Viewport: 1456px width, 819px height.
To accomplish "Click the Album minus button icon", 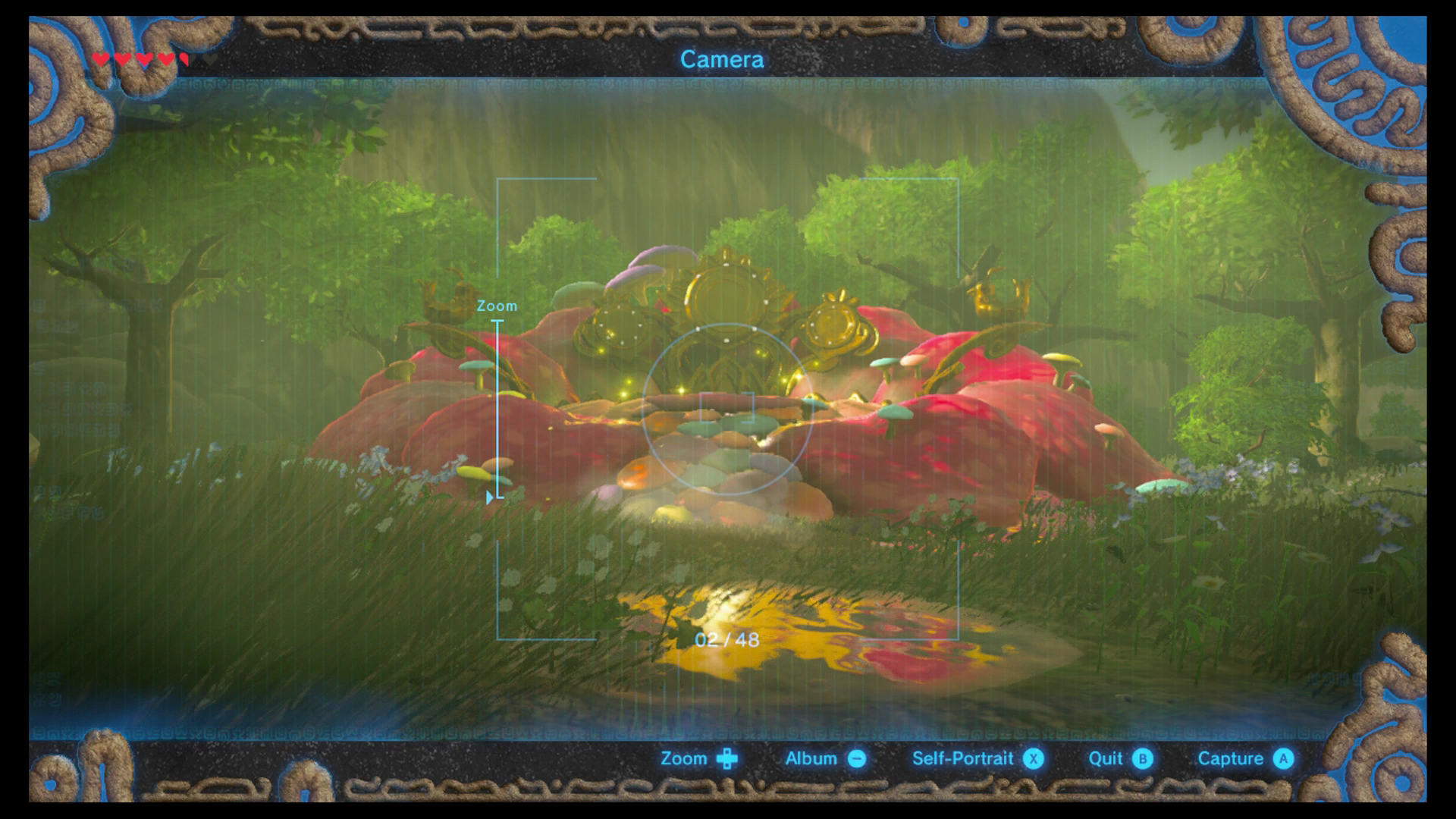I will coord(856,758).
